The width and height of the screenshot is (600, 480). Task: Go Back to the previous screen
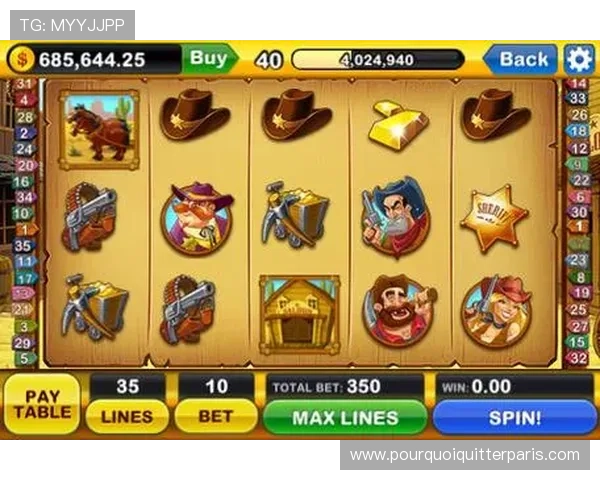[522, 59]
